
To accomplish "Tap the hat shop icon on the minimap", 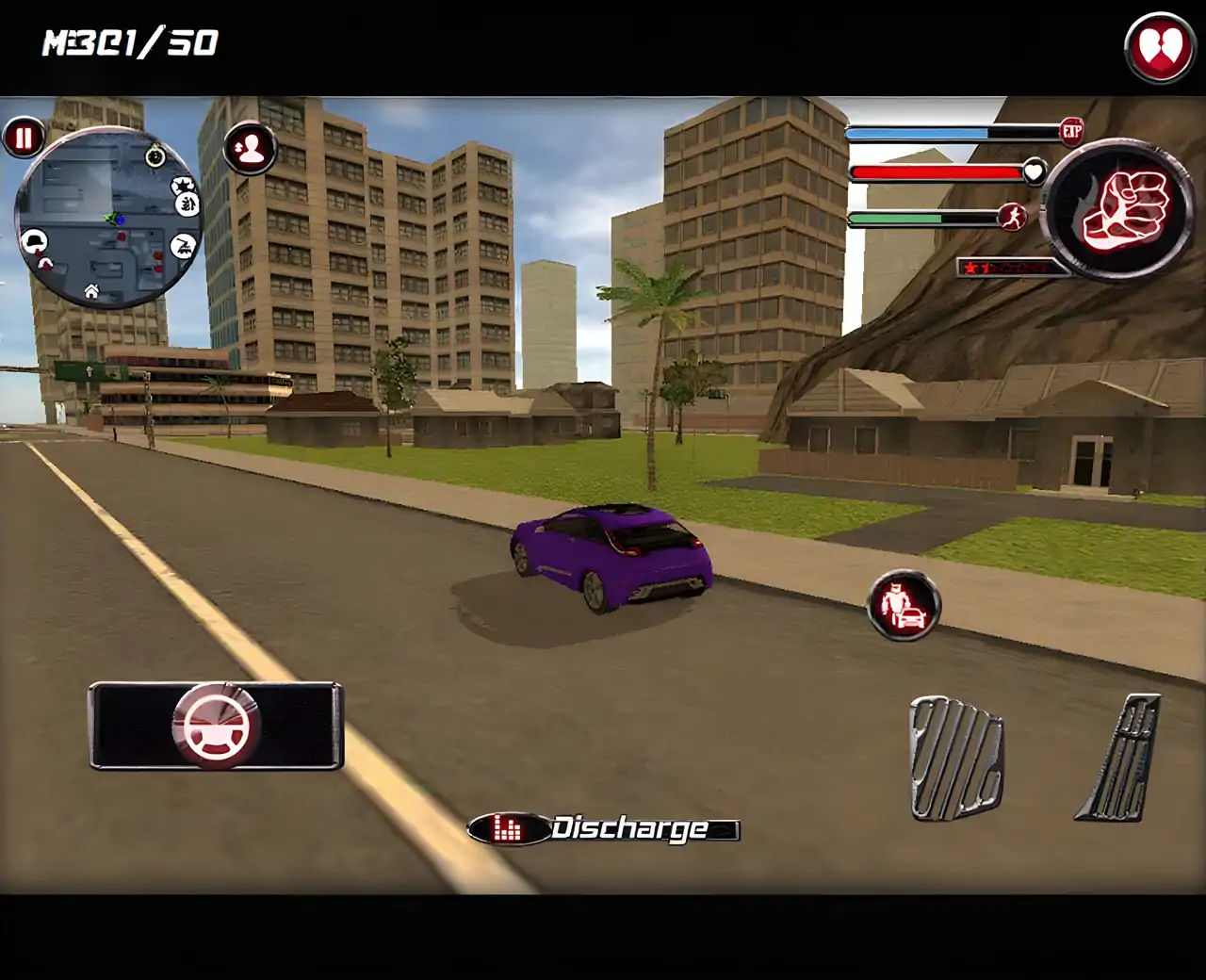I will tap(35, 239).
